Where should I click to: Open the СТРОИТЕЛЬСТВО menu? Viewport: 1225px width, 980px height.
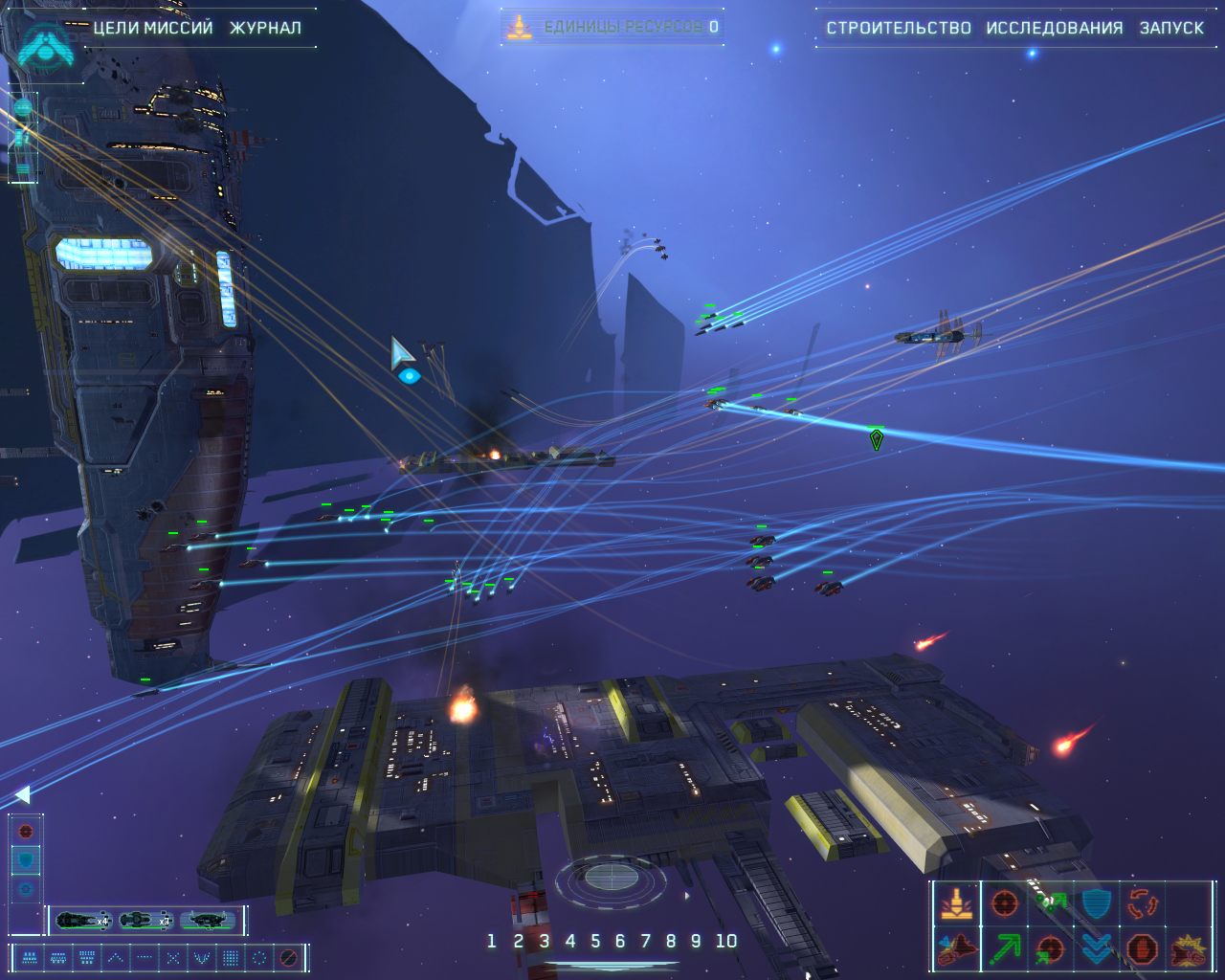coord(899,28)
